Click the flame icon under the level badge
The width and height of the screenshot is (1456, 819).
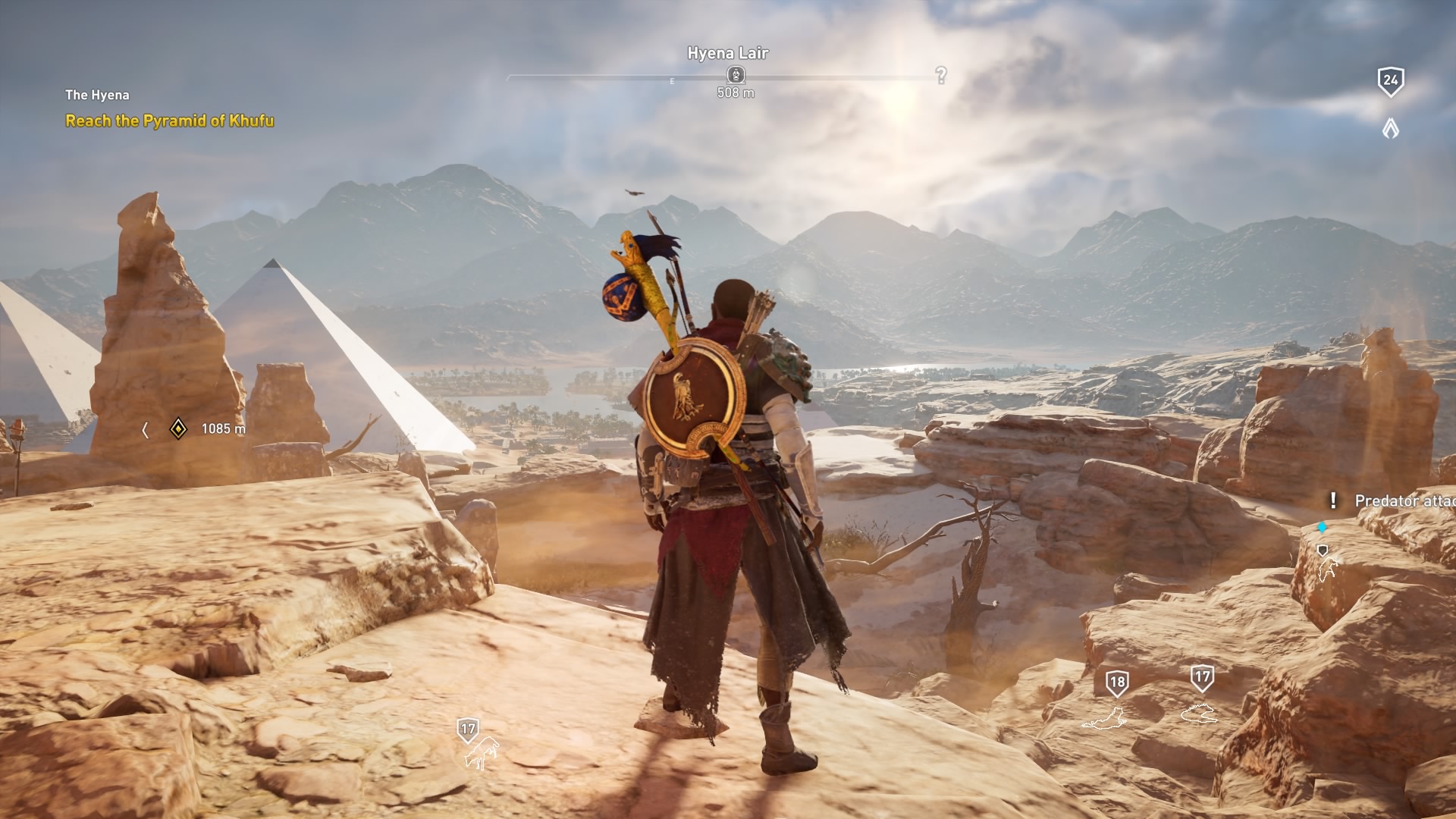1390,129
